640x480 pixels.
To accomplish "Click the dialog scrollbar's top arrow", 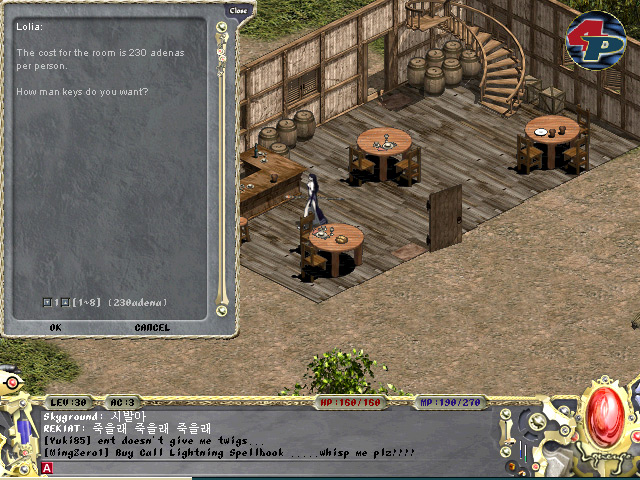I will click(221, 27).
